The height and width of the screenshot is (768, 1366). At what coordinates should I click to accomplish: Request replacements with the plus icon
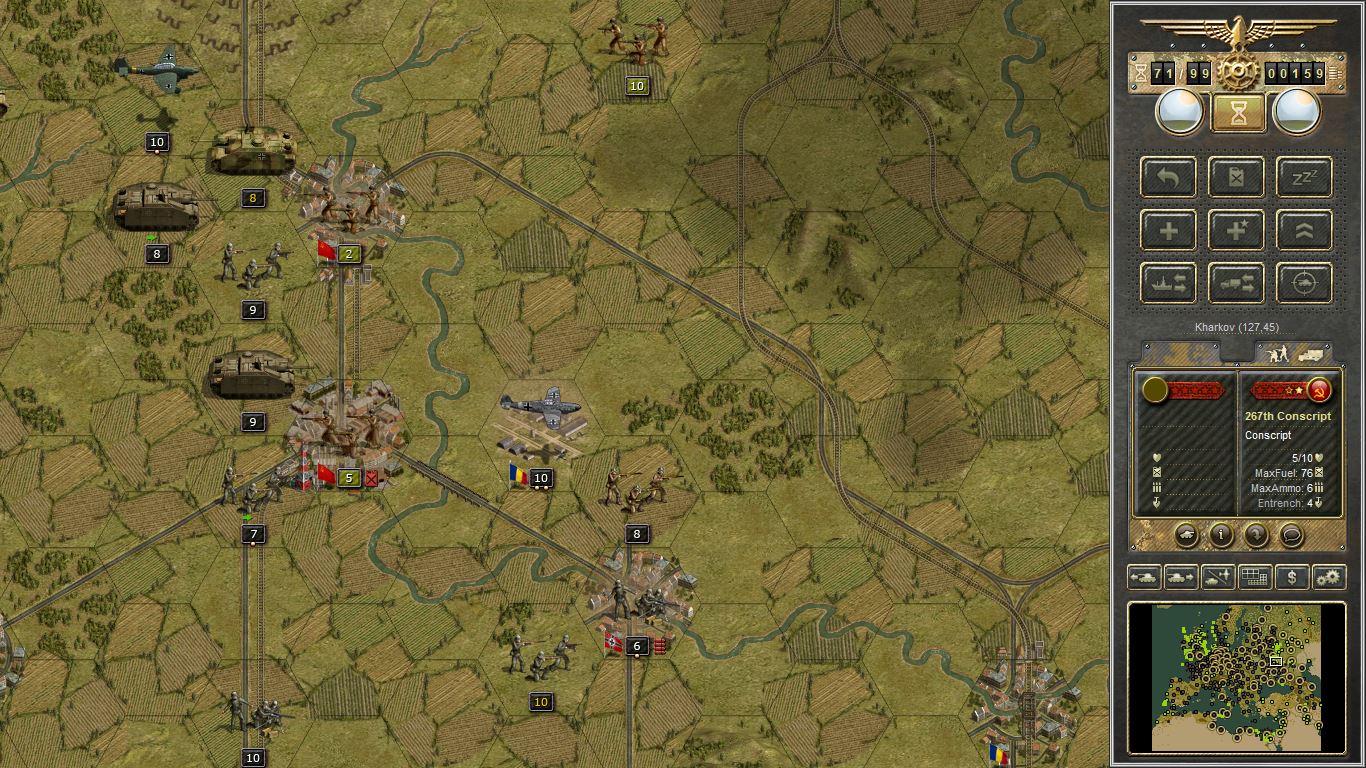click(x=1168, y=229)
